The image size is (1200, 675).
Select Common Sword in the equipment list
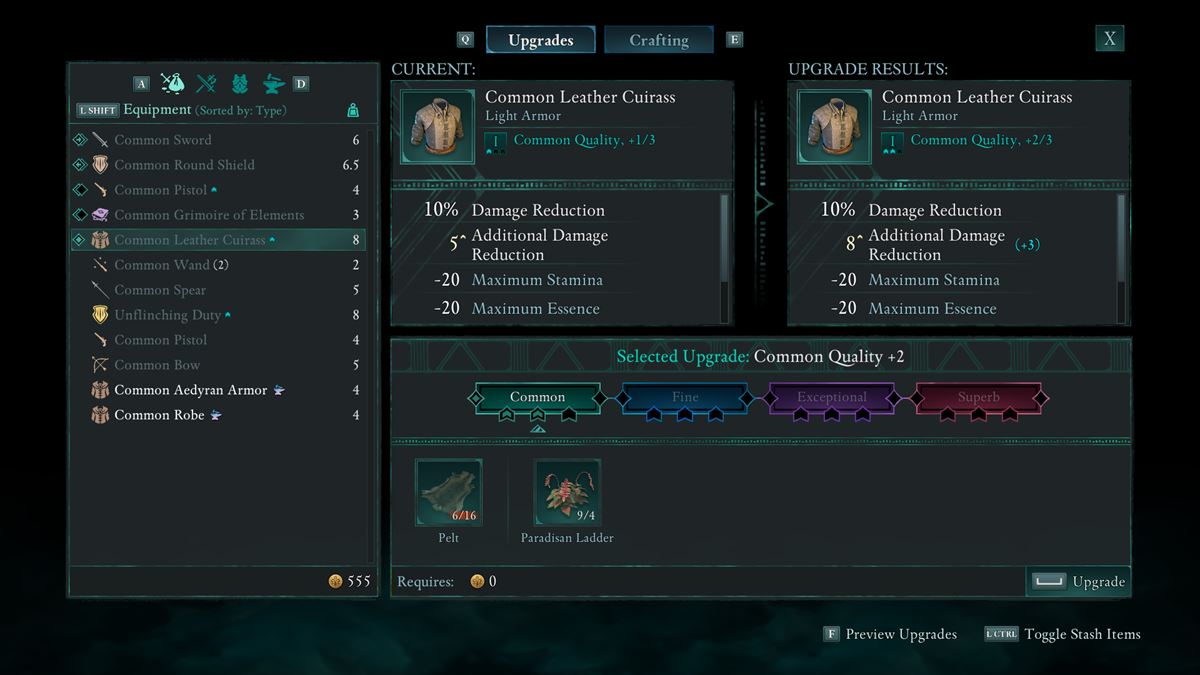tap(163, 140)
